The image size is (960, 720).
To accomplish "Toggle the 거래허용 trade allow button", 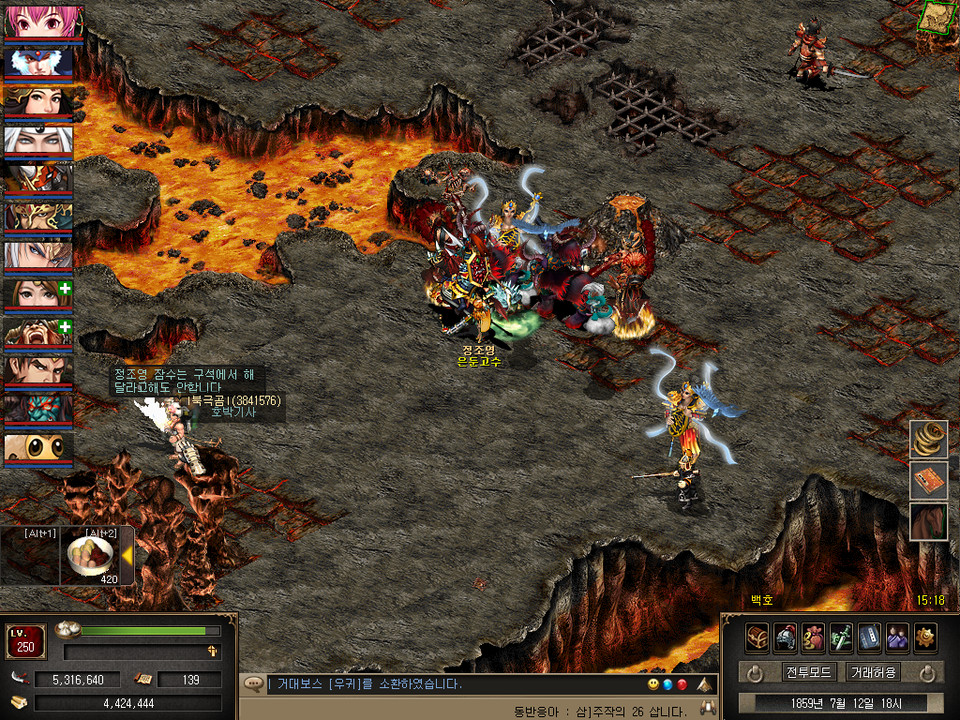I will coord(872,672).
